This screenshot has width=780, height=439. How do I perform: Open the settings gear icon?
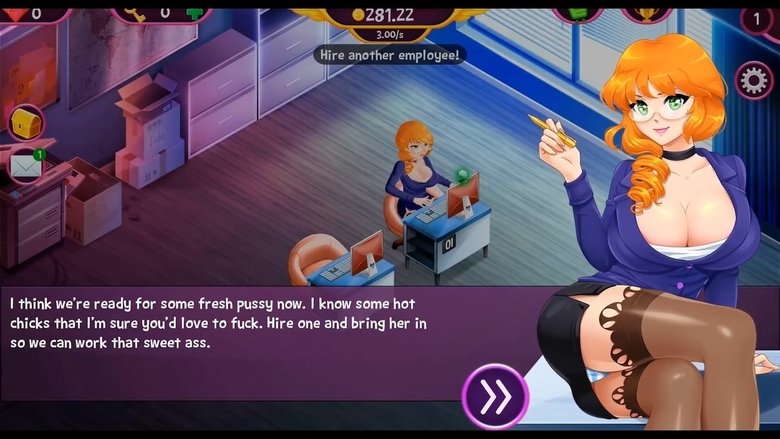tap(753, 80)
